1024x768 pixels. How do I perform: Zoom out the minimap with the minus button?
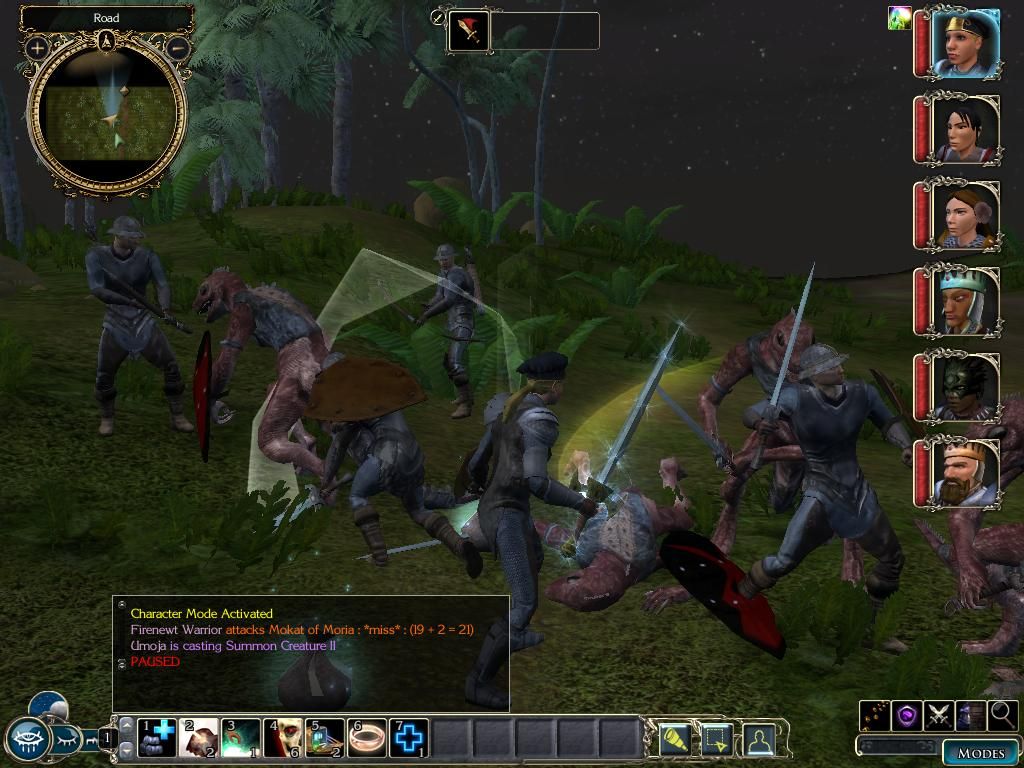177,47
